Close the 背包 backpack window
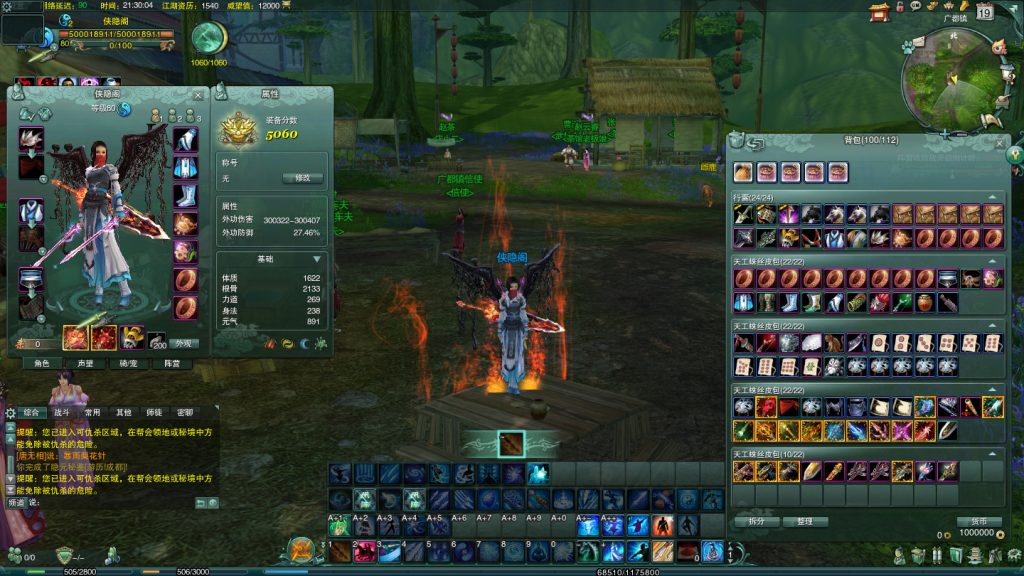1024x576 pixels. [x=1001, y=143]
